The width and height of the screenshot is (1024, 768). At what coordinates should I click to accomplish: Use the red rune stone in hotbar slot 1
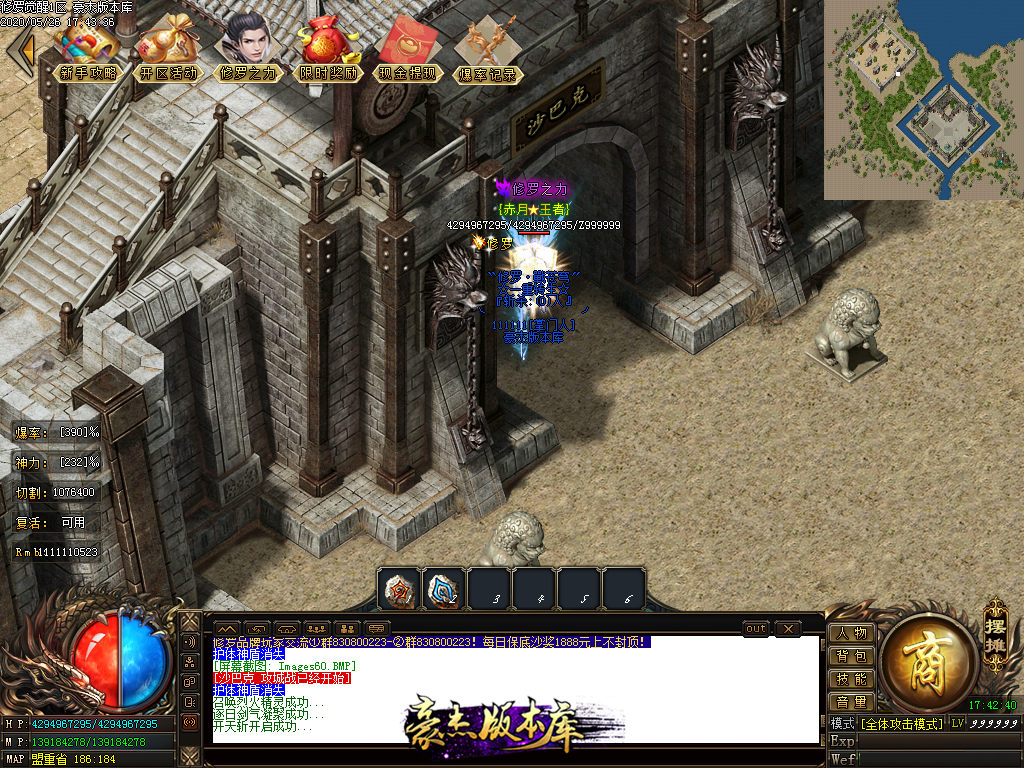click(x=400, y=590)
